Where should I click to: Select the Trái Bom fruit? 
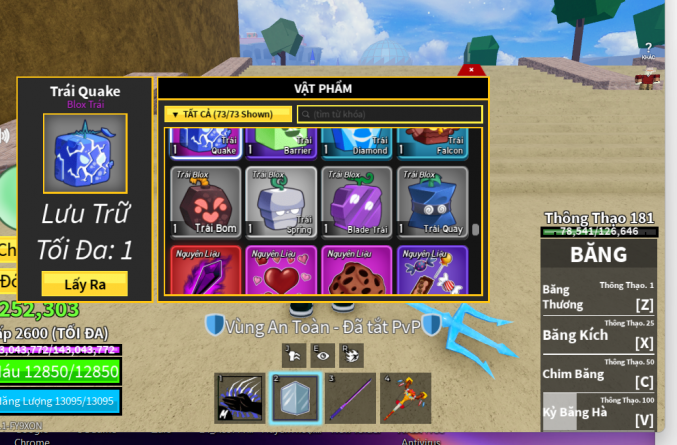[204, 201]
